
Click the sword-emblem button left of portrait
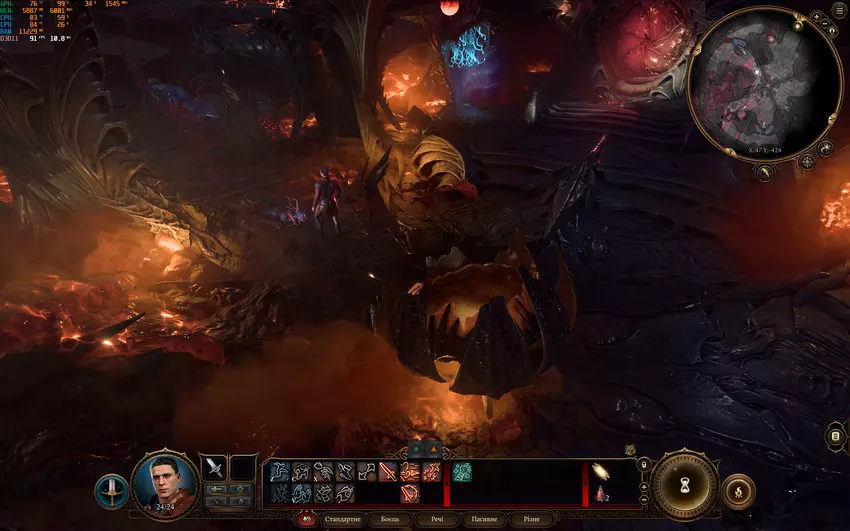[x=111, y=490]
